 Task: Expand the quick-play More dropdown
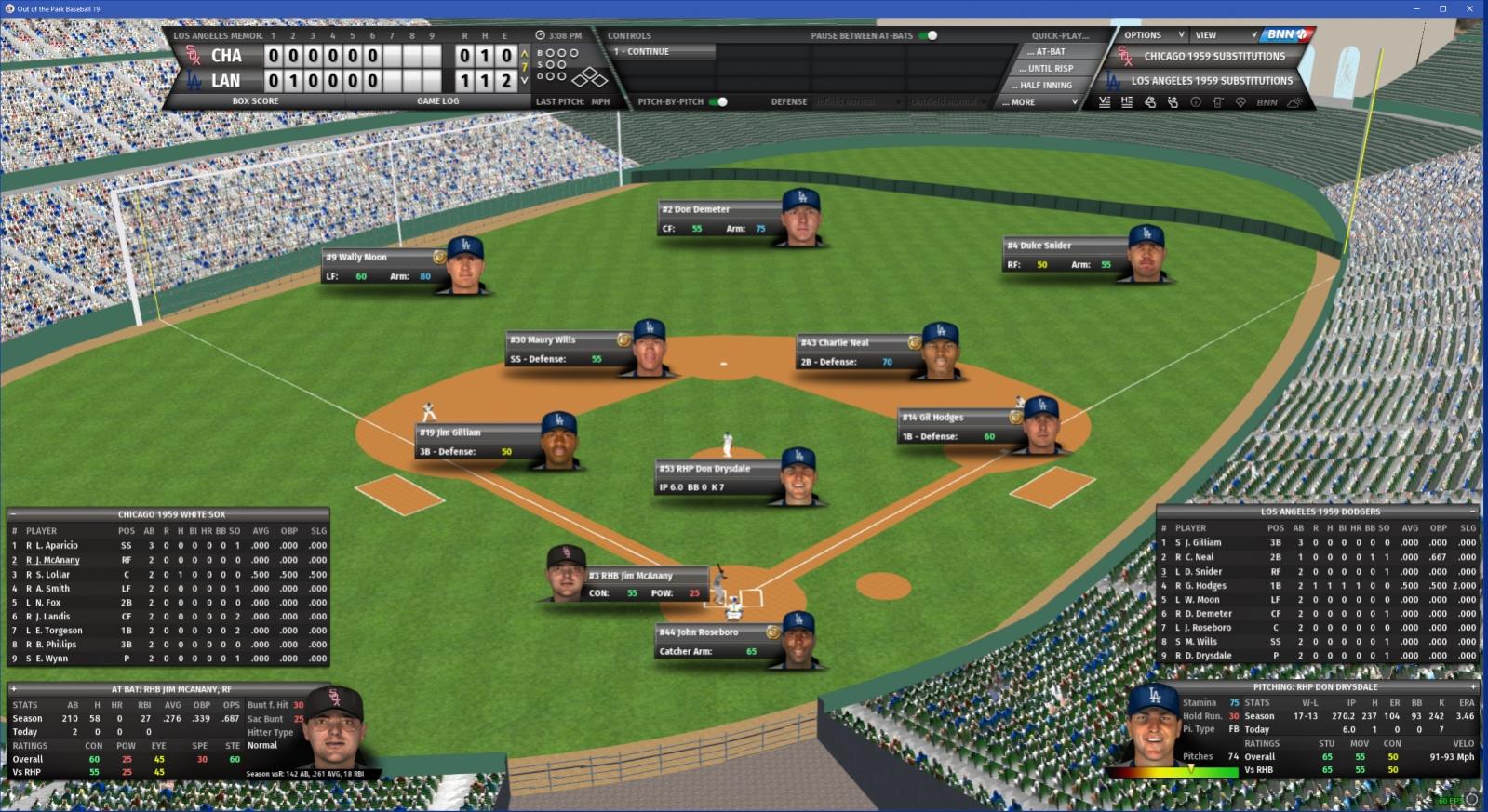click(1042, 102)
